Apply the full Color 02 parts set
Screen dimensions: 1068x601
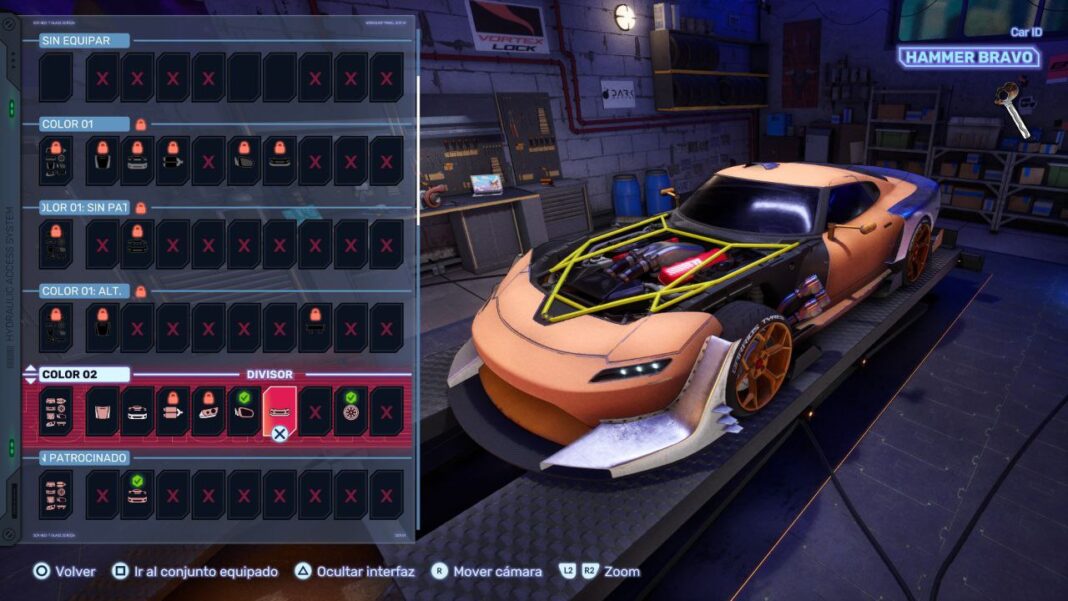56,412
